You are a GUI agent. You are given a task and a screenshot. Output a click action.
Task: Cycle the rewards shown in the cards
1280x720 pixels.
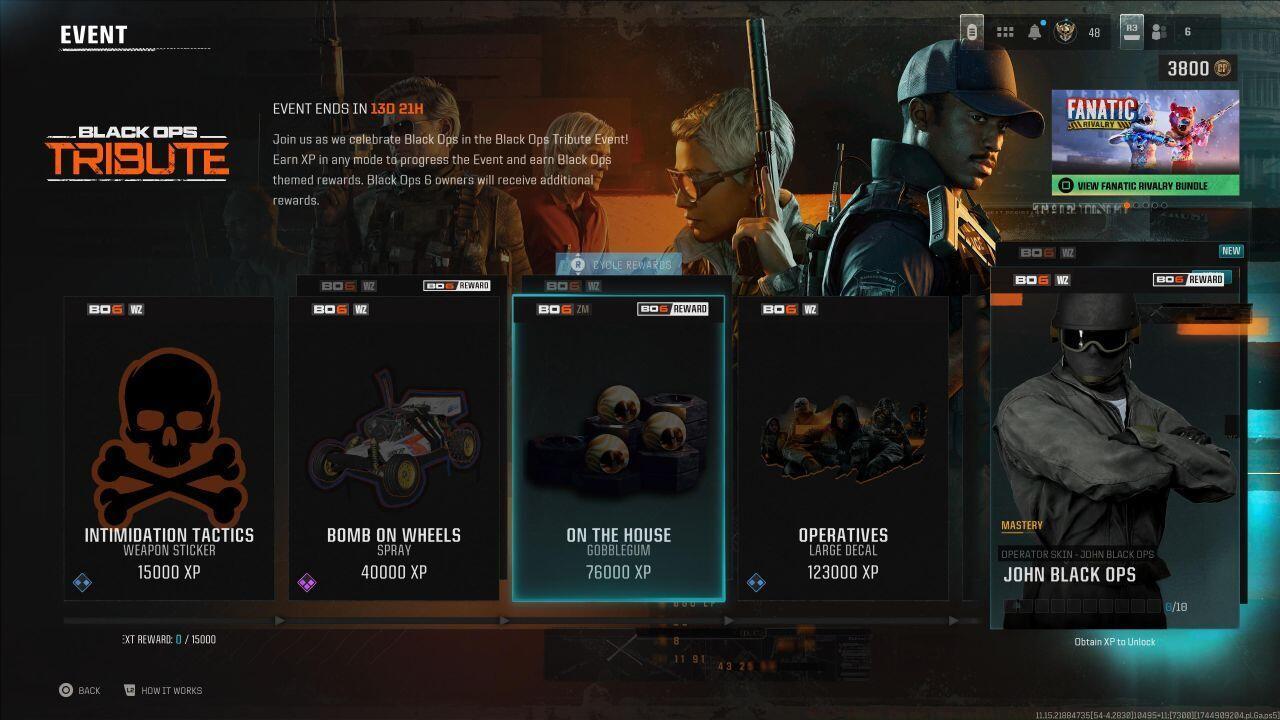(x=619, y=265)
